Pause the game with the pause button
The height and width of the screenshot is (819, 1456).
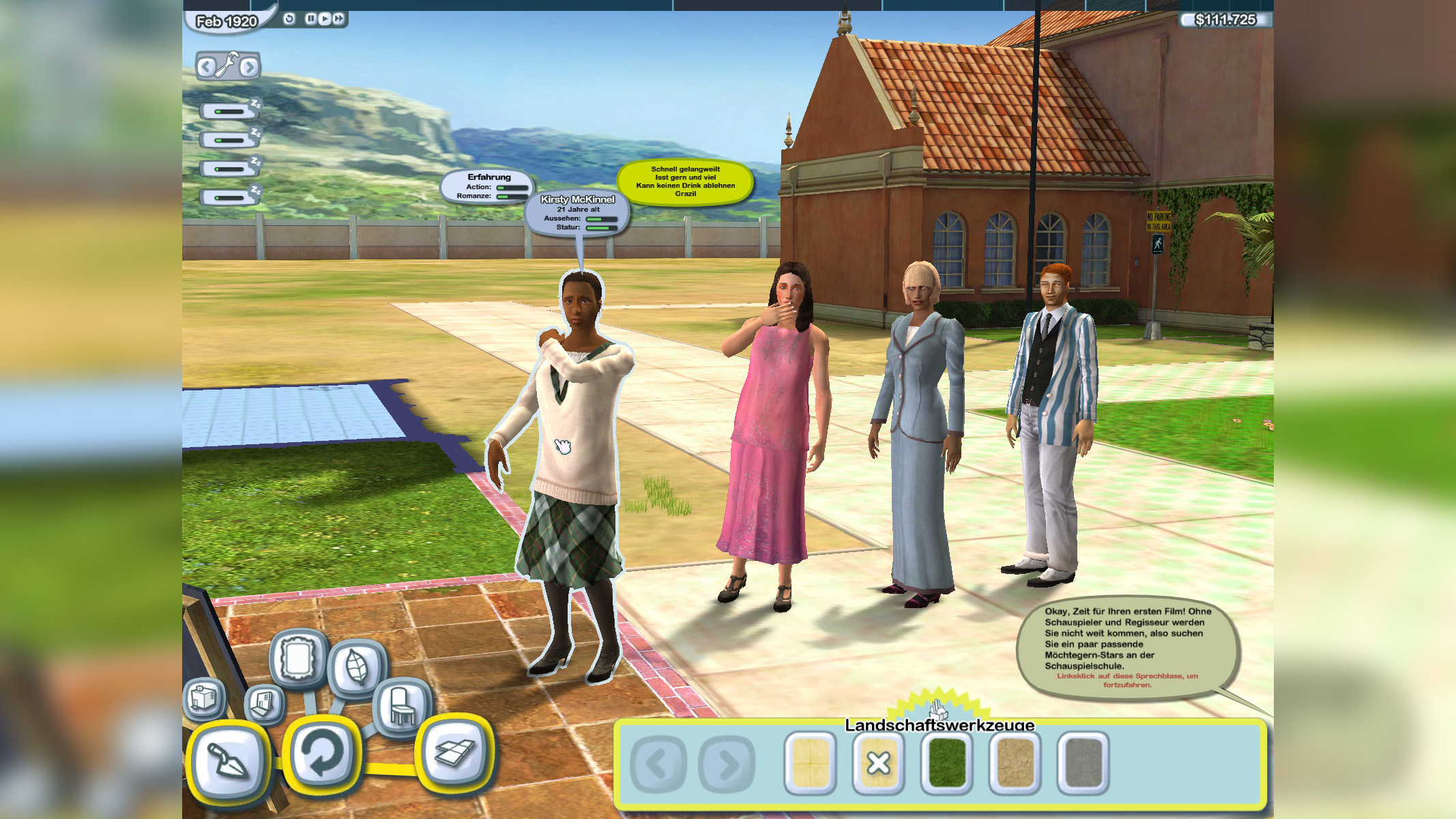310,18
